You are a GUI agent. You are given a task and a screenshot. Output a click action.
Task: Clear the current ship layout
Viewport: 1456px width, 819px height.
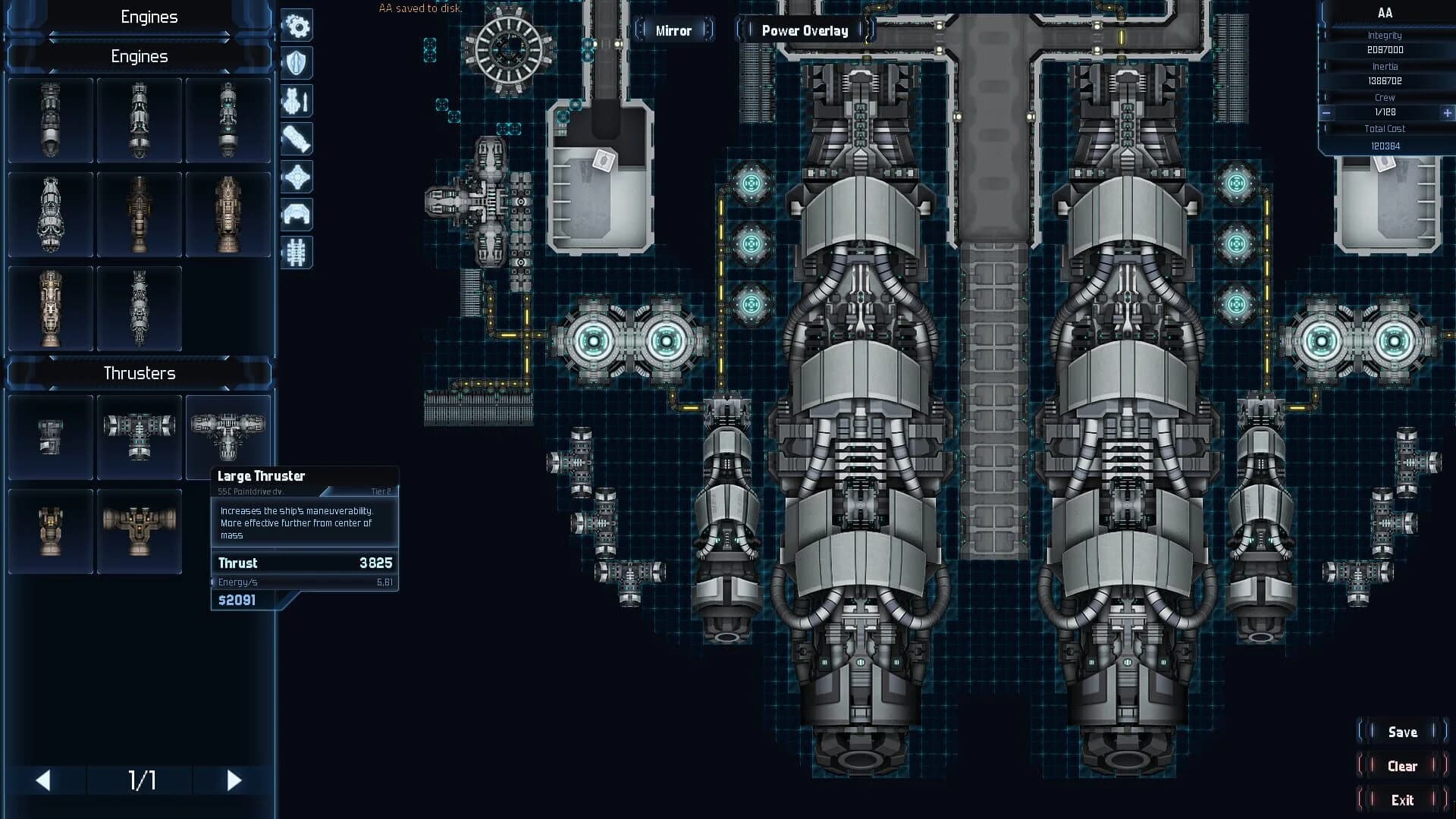[1402, 766]
